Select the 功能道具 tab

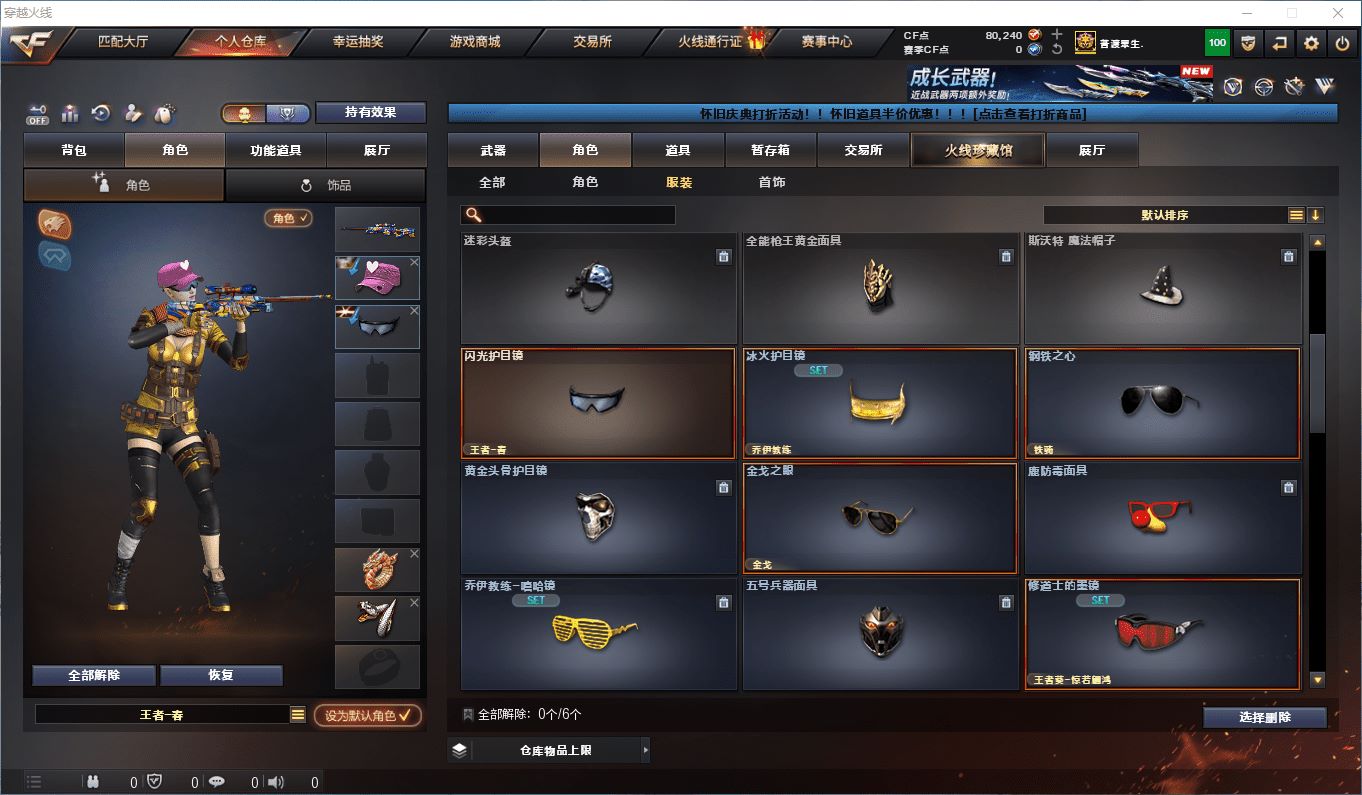click(275, 150)
